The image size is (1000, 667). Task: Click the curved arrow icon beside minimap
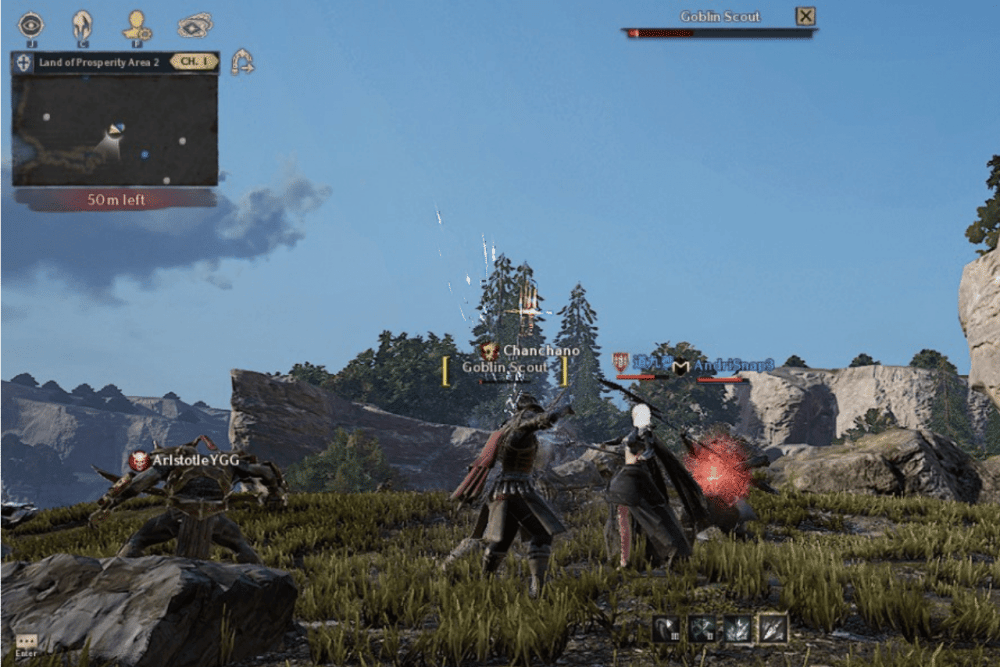(x=241, y=63)
